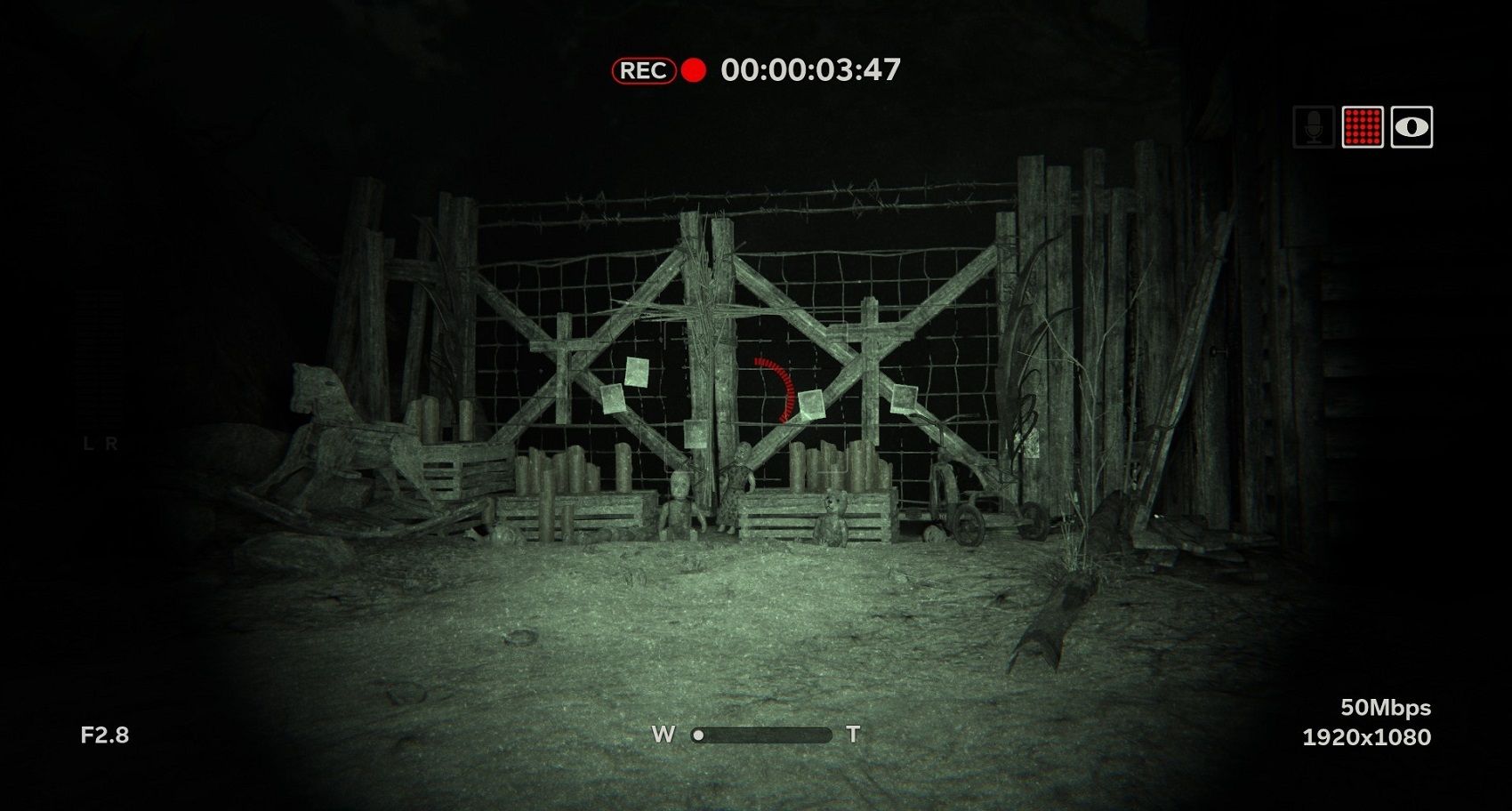Viewport: 1512px width, 811px height.
Task: Click the REC badge
Action: (644, 68)
